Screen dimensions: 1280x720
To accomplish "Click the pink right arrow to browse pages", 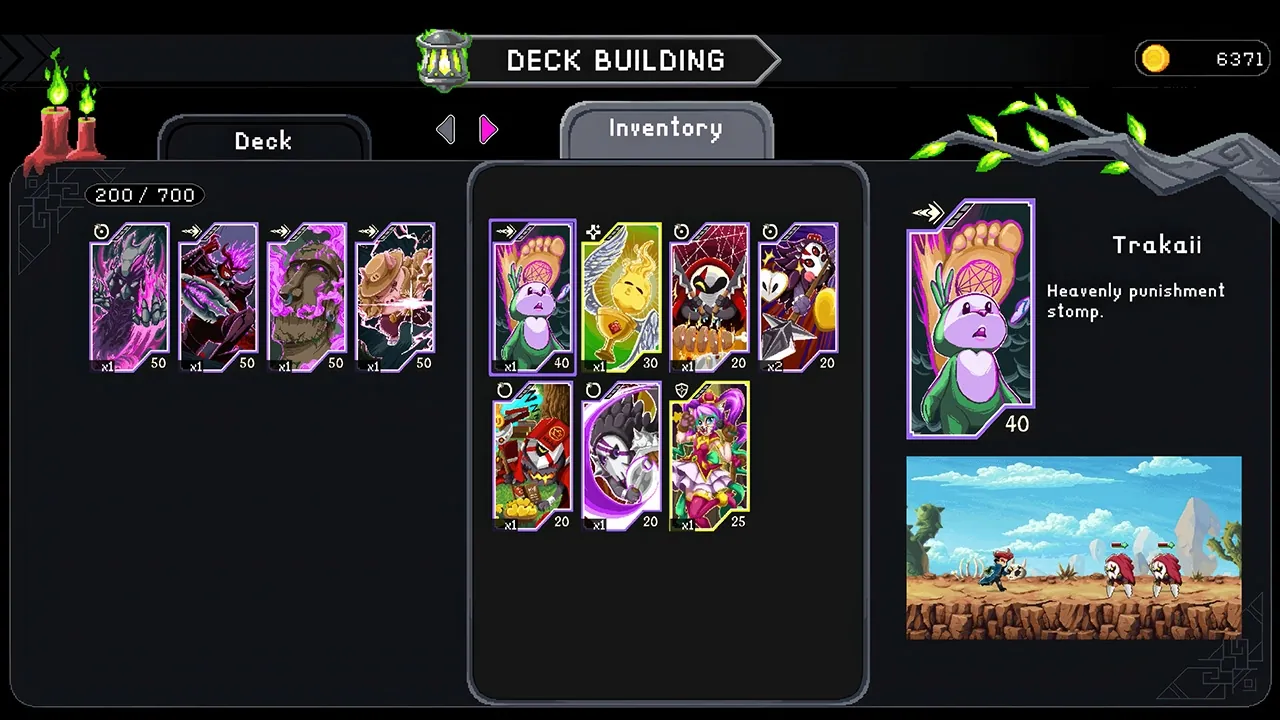I will [x=487, y=130].
